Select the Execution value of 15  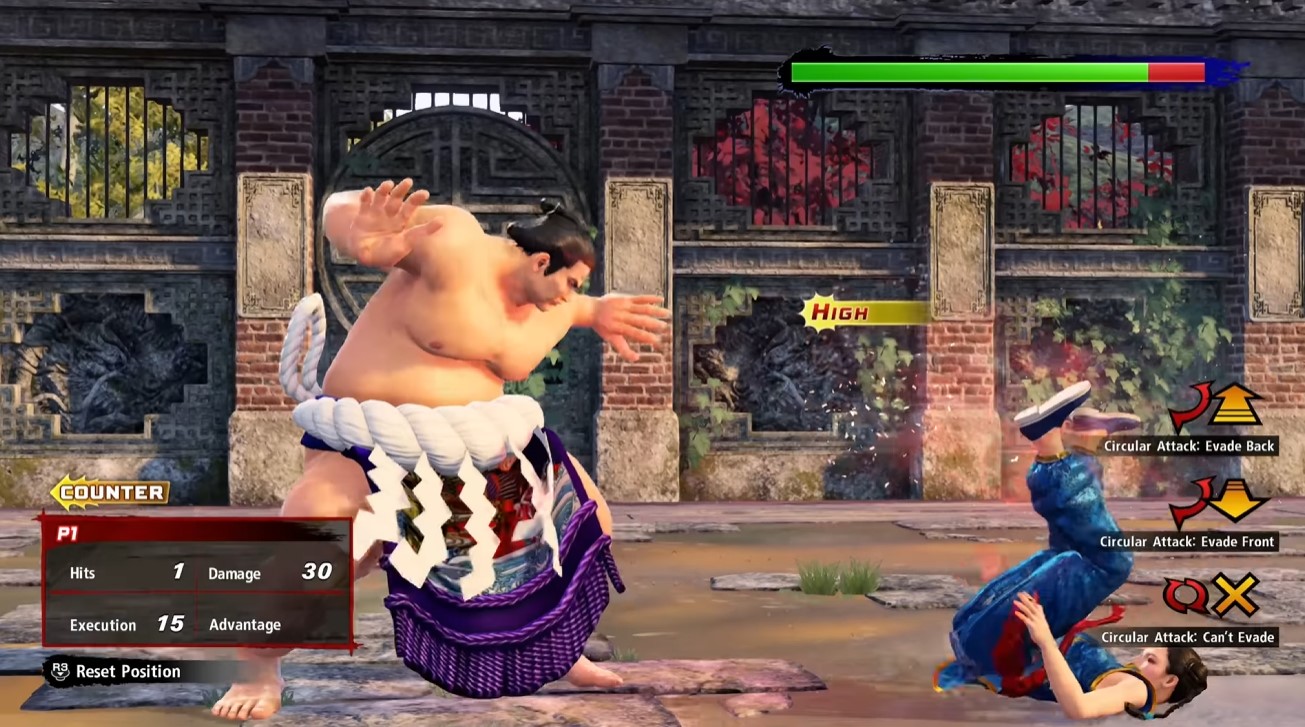(x=172, y=621)
